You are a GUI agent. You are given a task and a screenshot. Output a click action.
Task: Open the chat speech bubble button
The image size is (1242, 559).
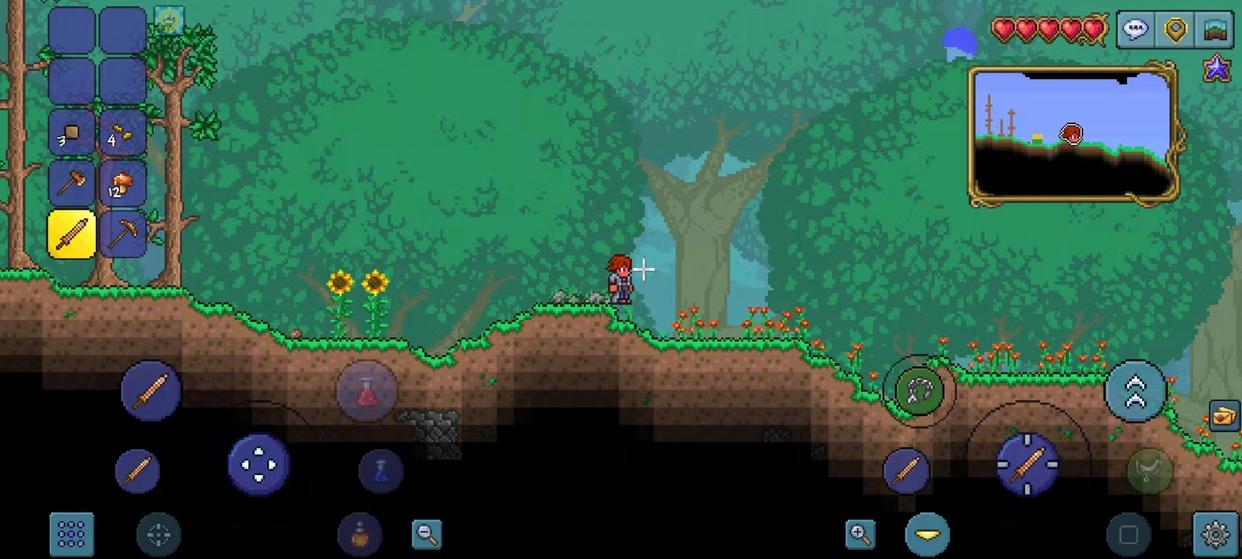(x=1135, y=29)
